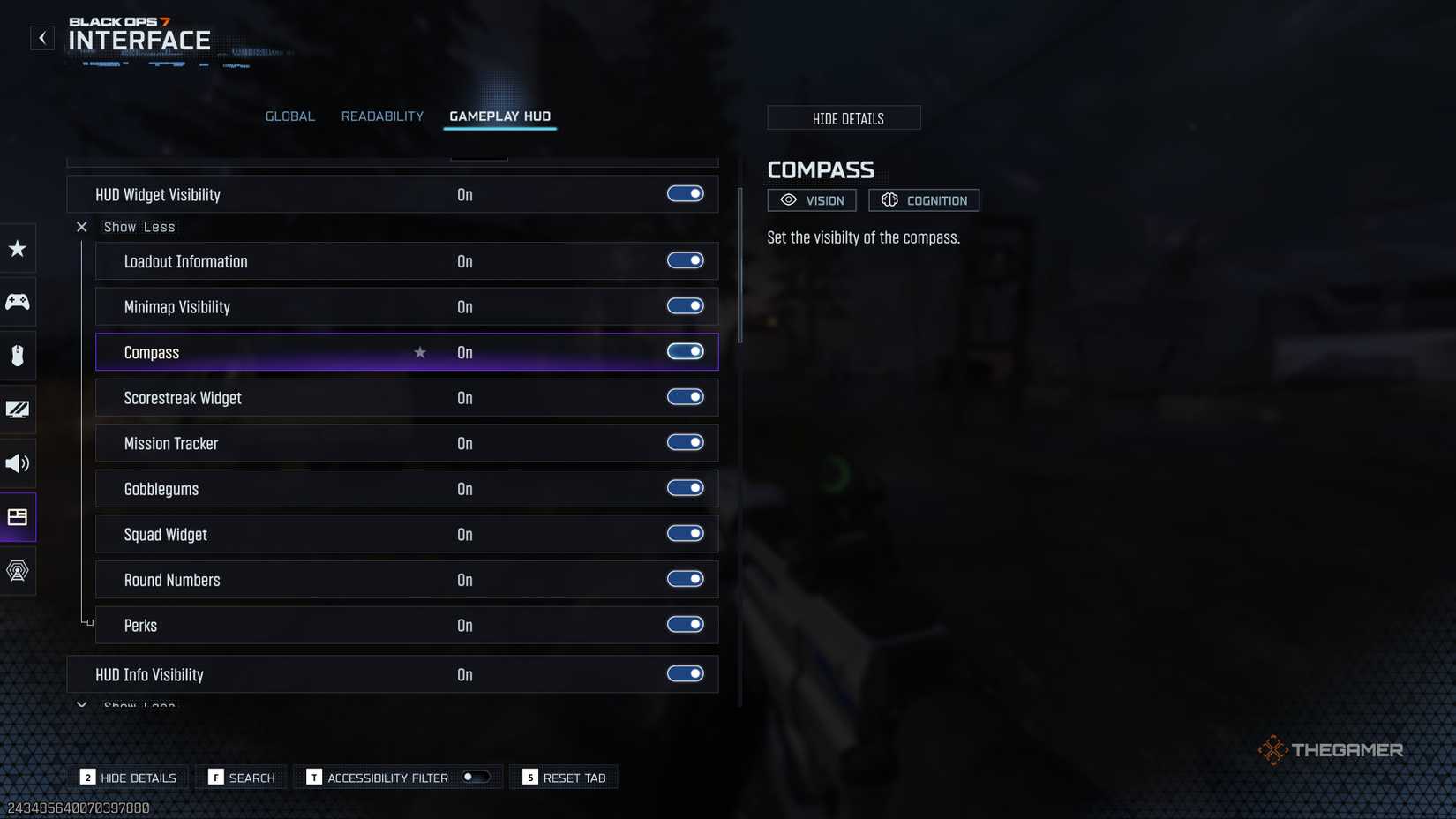Open the Readability tab
The image size is (1456, 819).
click(x=382, y=116)
